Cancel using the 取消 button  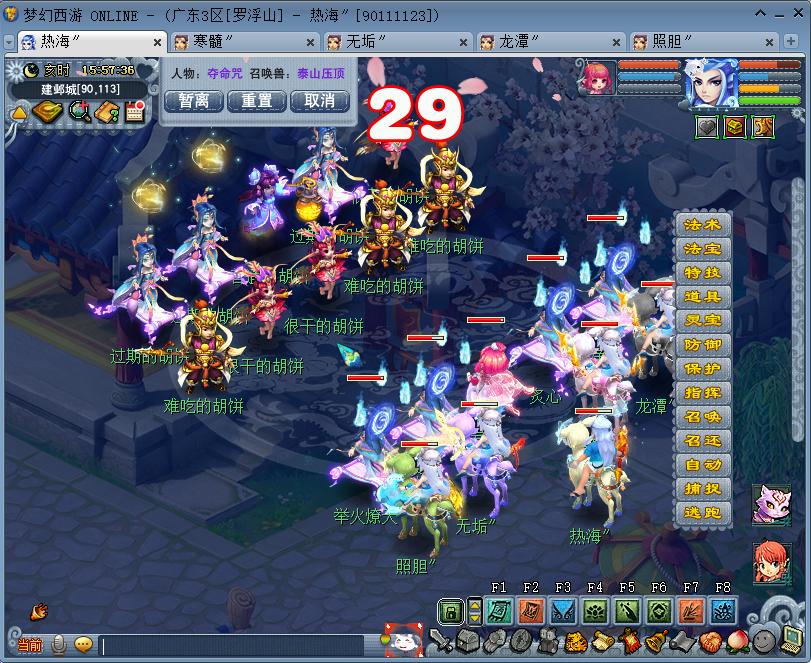tap(320, 101)
